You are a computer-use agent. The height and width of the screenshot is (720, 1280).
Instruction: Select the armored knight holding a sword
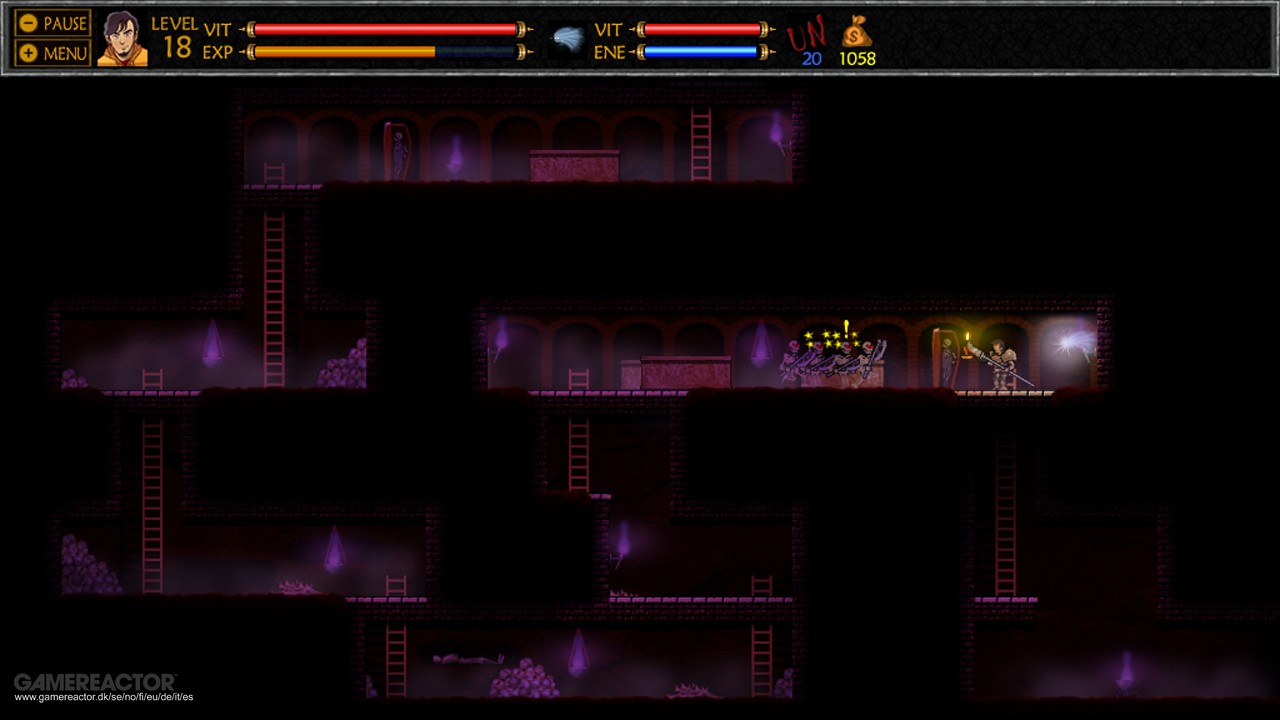(1000, 365)
